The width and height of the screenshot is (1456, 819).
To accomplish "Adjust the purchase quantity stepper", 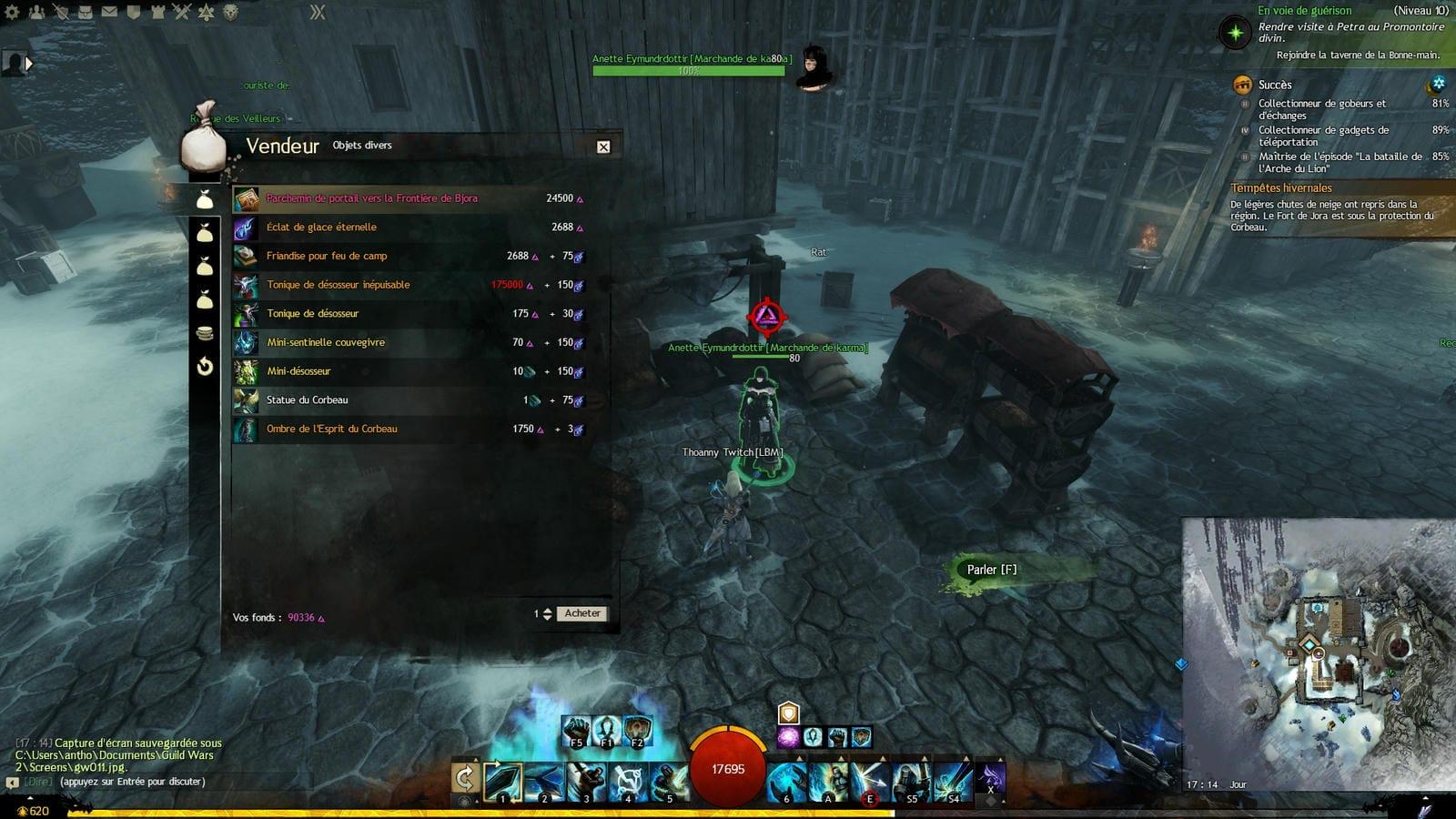I will [547, 613].
